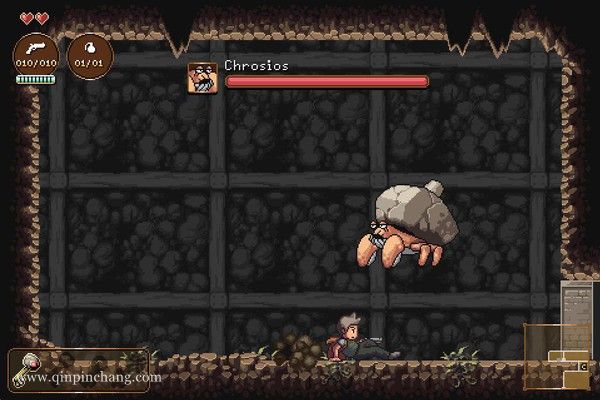This screenshot has width=600, height=400.
Task: Open the room minimap
Action: coord(556,355)
